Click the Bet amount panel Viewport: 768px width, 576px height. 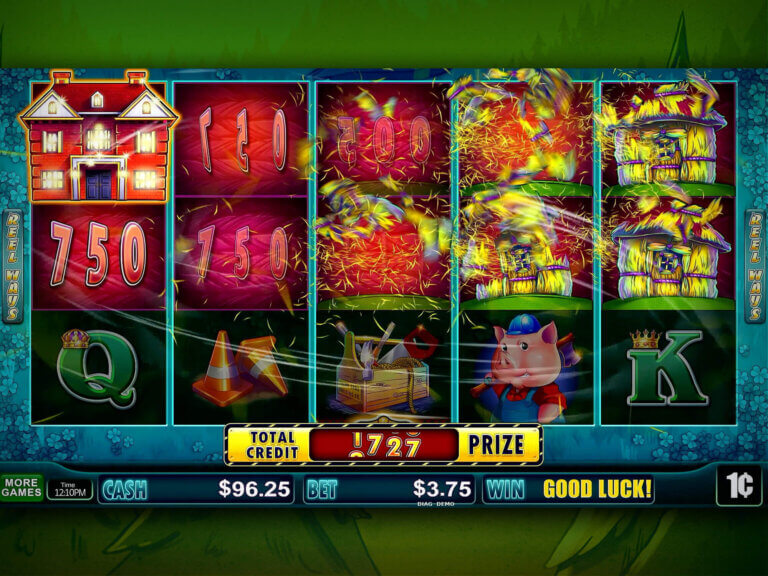click(x=389, y=489)
